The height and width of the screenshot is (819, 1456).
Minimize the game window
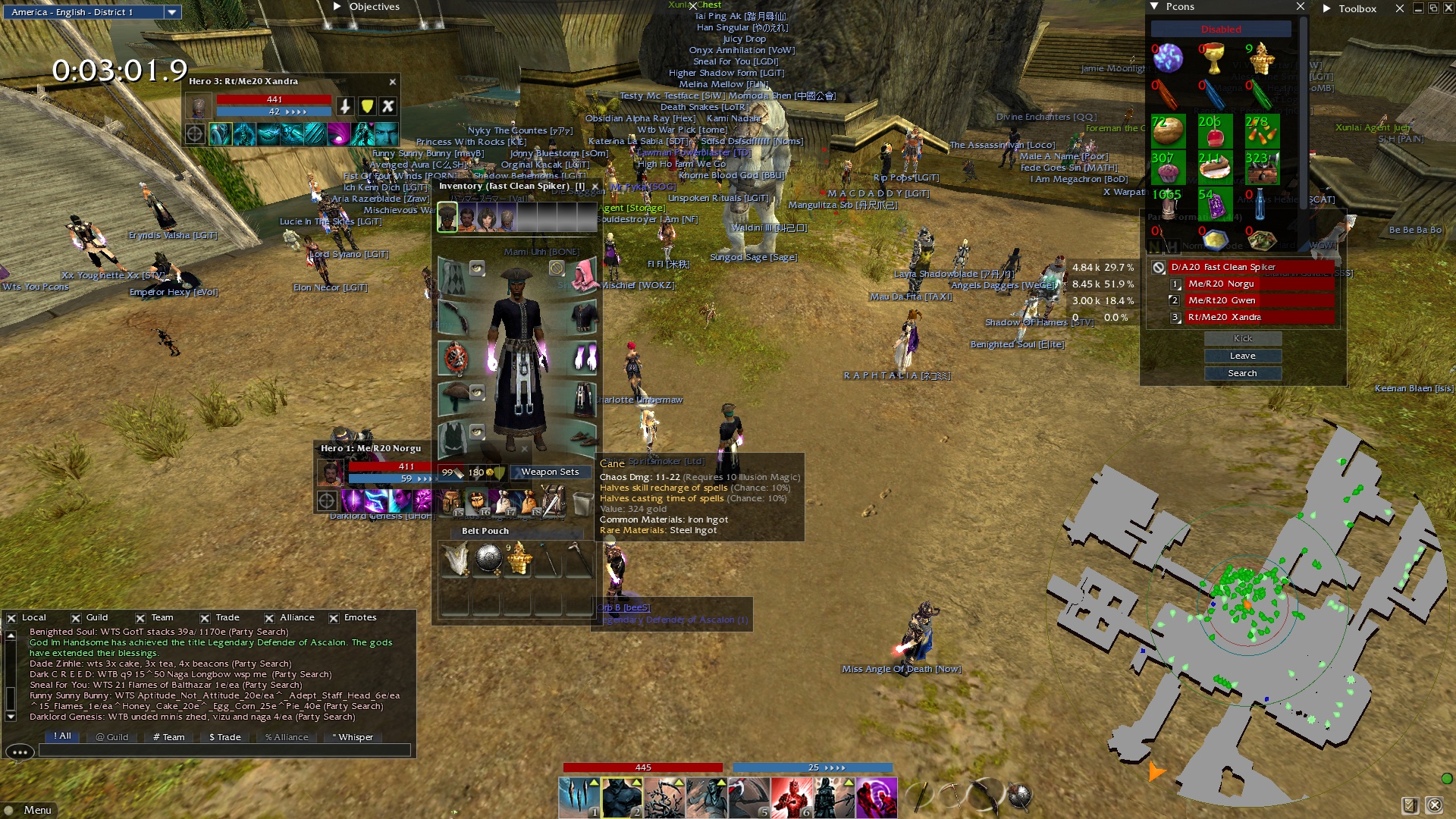(1418, 8)
